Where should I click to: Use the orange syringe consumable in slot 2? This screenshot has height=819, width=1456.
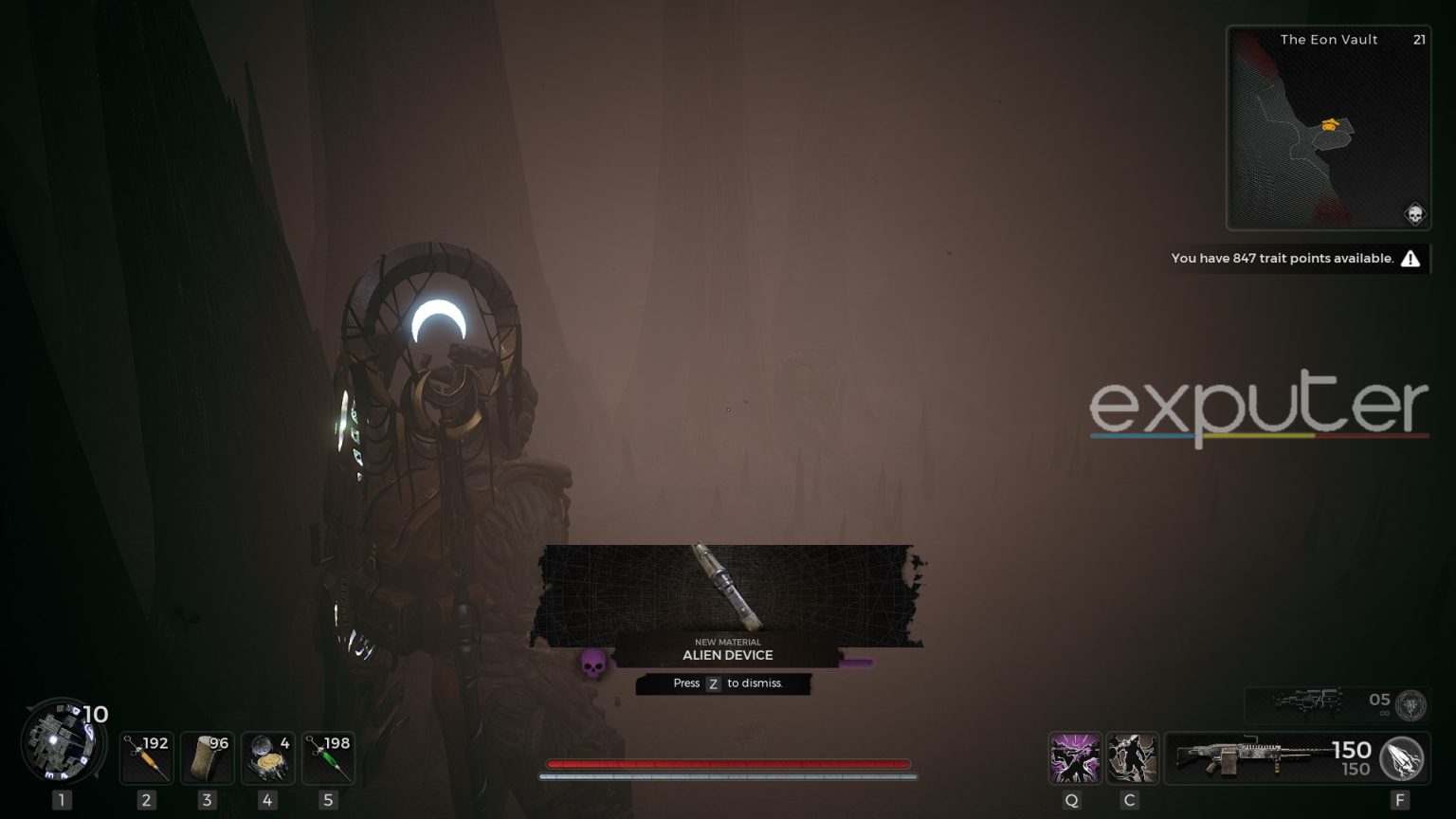point(146,757)
